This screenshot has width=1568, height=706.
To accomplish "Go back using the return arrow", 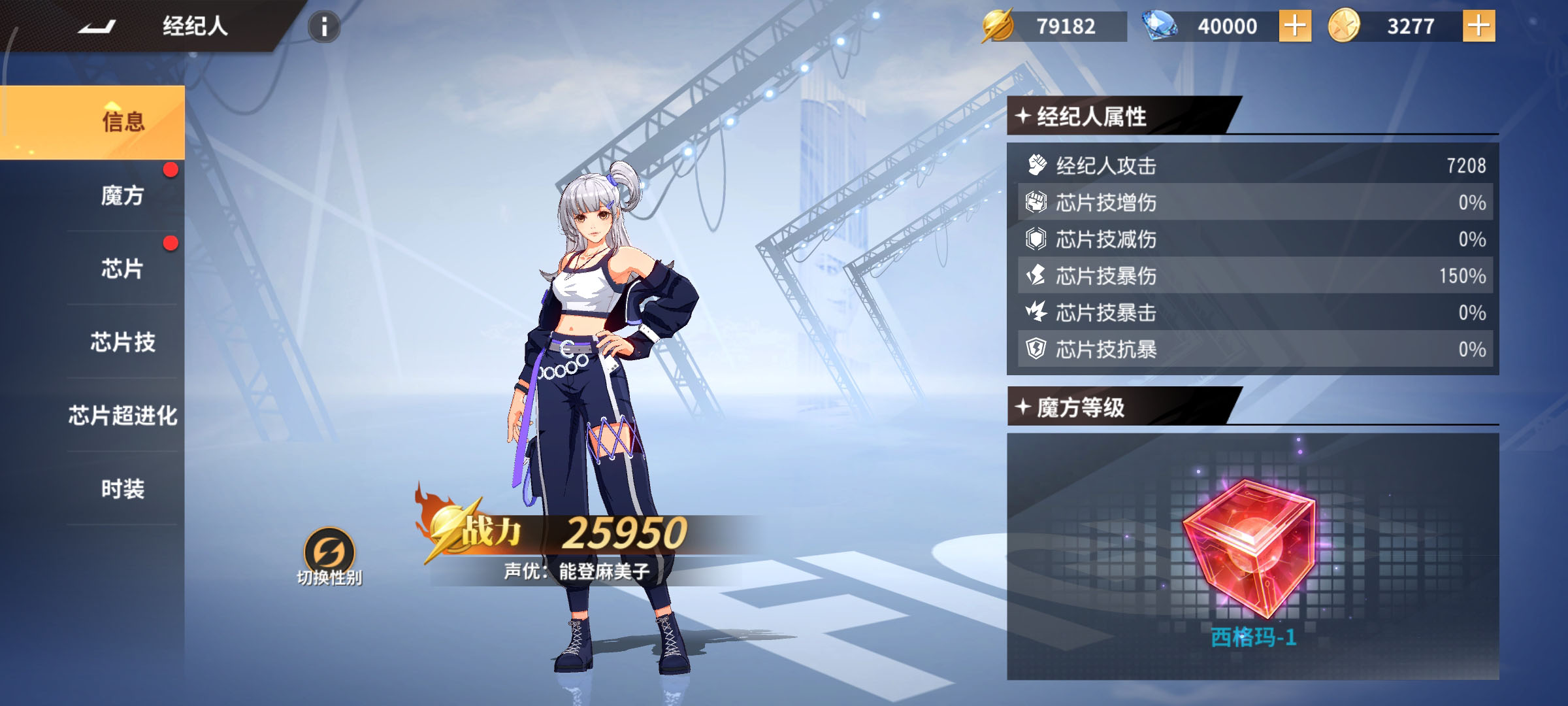I will pyautogui.click(x=97, y=27).
